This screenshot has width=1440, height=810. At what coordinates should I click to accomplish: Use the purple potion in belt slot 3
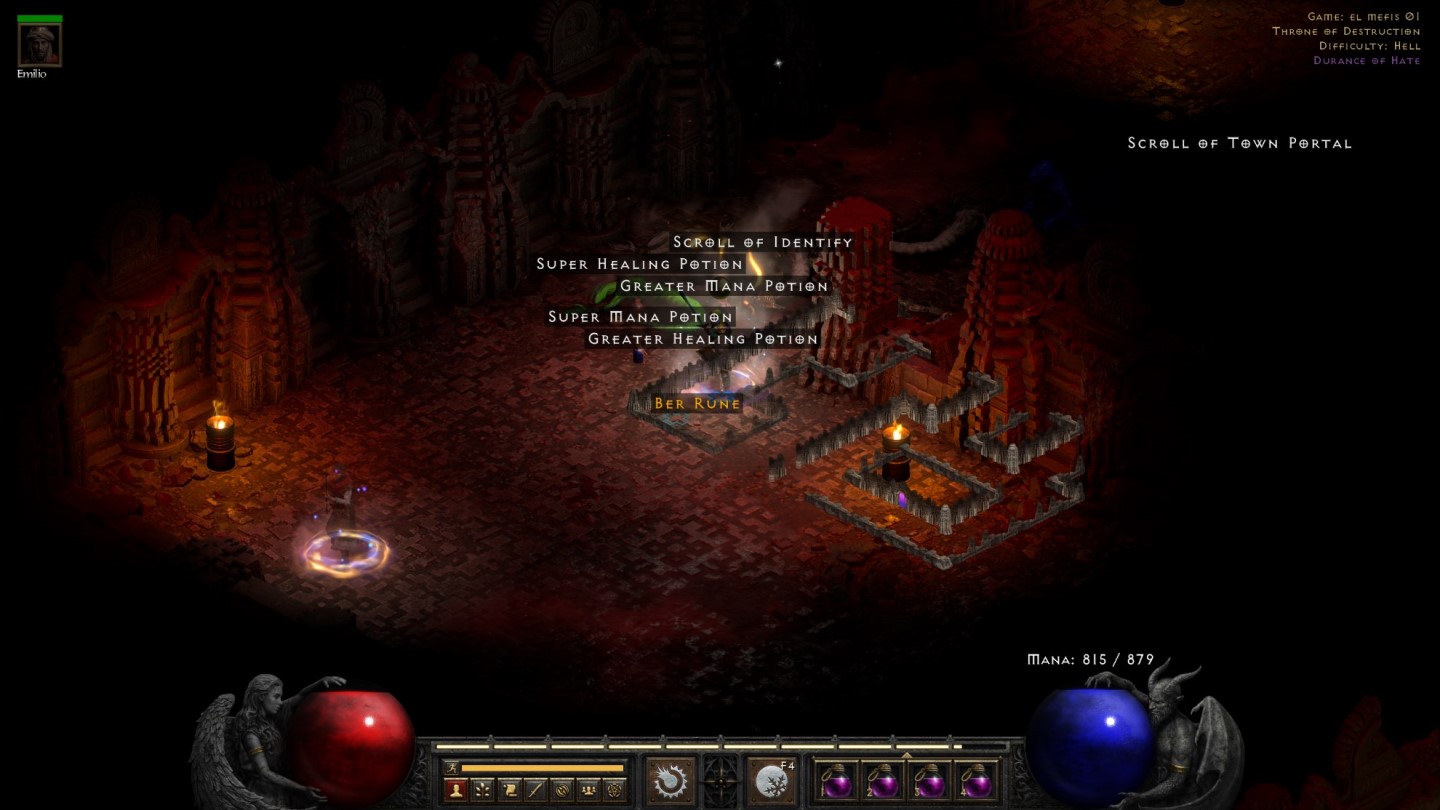[x=930, y=782]
